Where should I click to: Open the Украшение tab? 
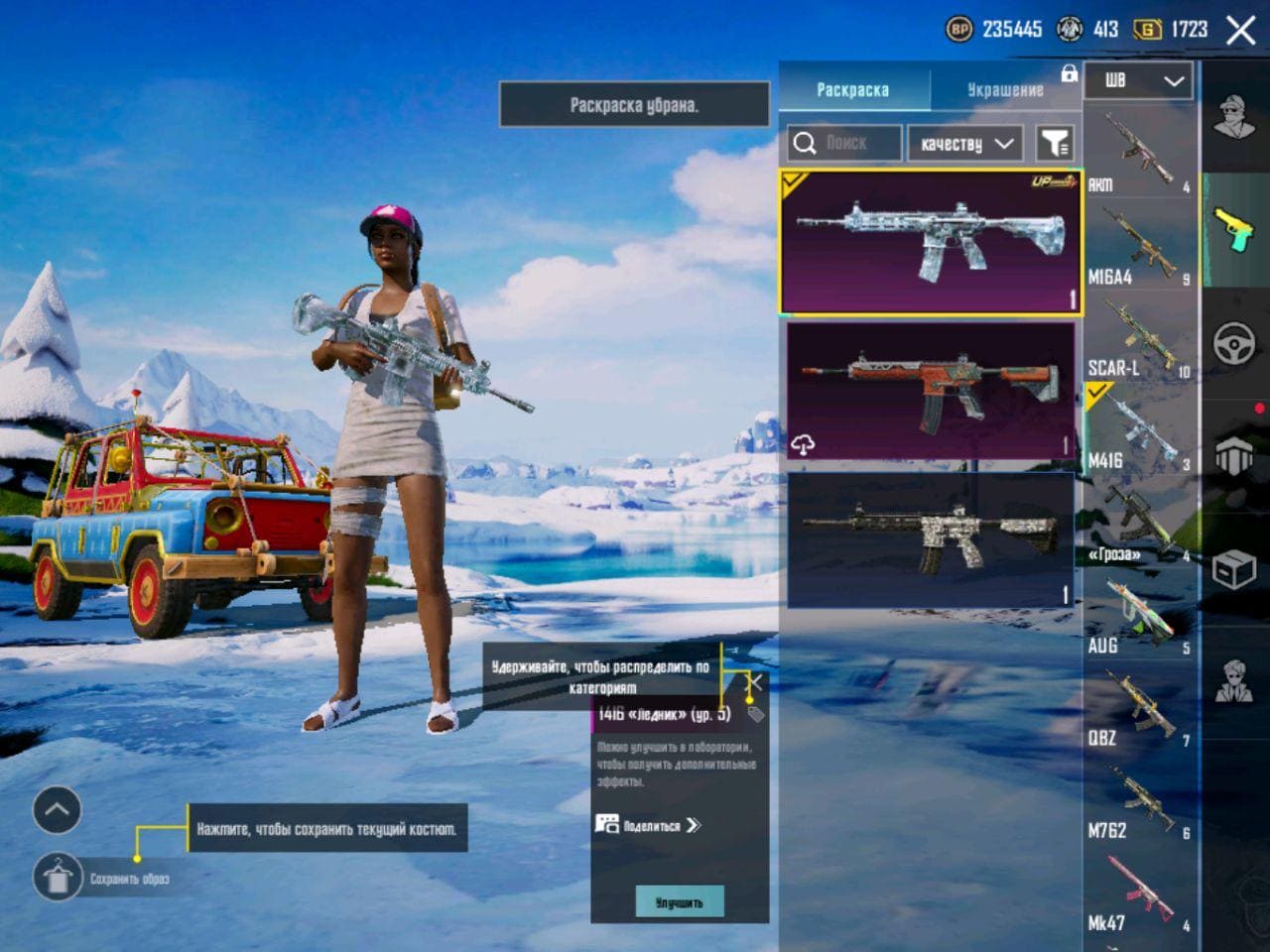point(1004,89)
